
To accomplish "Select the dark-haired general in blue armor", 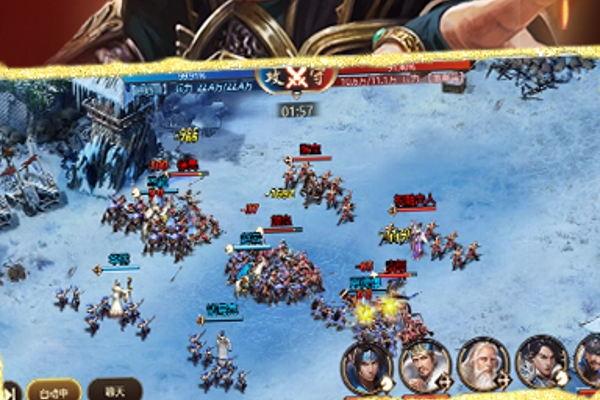I will 542,362.
